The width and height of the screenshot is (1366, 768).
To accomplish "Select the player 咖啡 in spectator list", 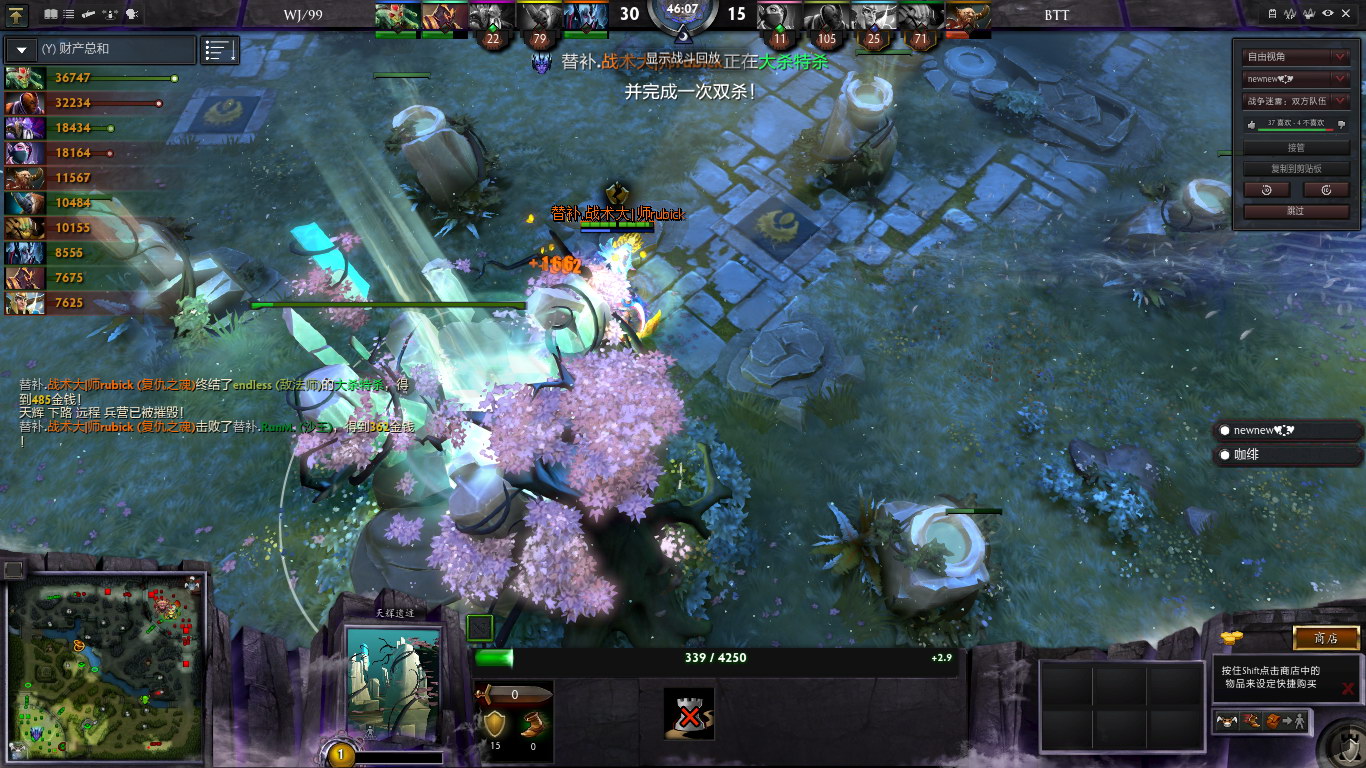I will tap(1288, 455).
